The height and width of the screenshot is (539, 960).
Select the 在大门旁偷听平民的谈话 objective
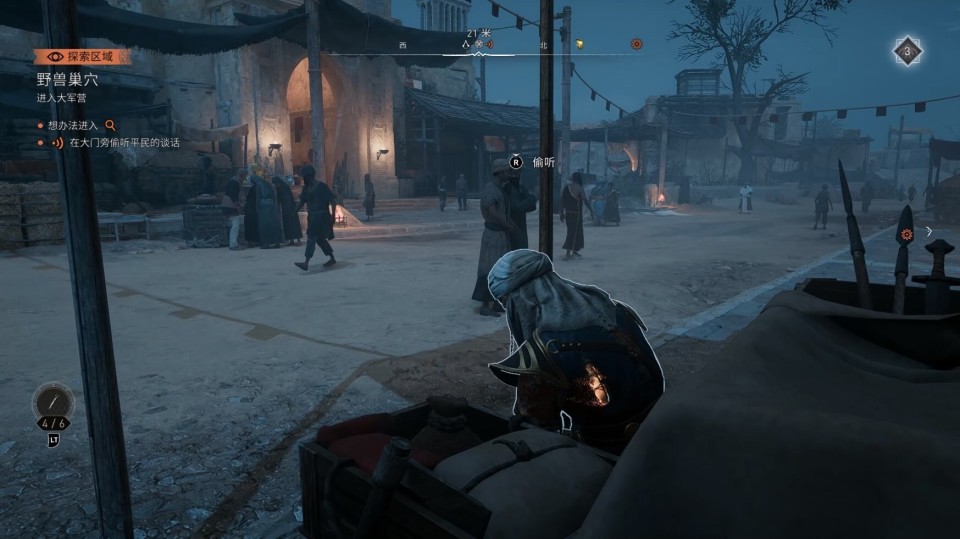pyautogui.click(x=124, y=143)
